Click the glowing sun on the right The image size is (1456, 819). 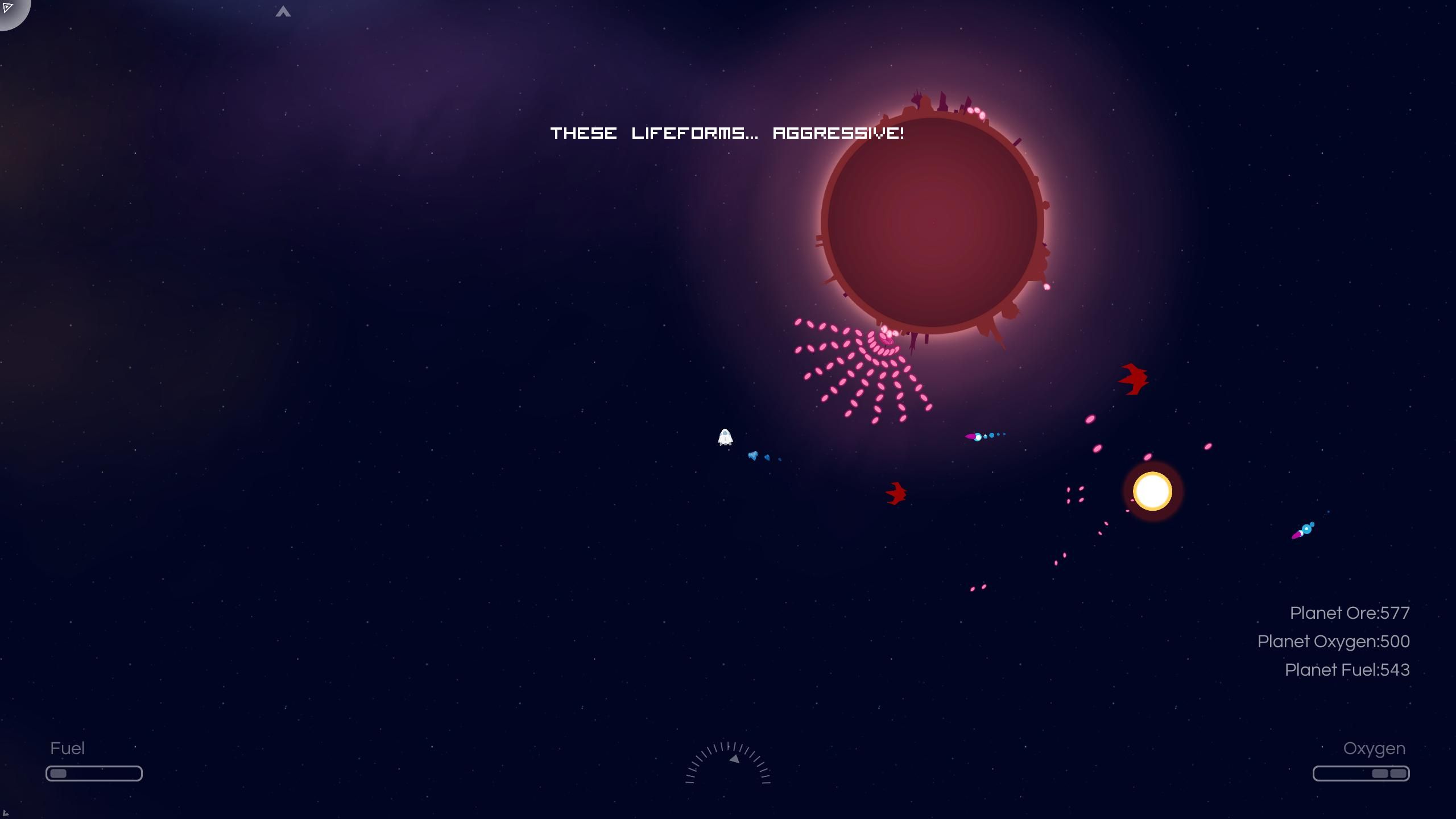[1152, 491]
